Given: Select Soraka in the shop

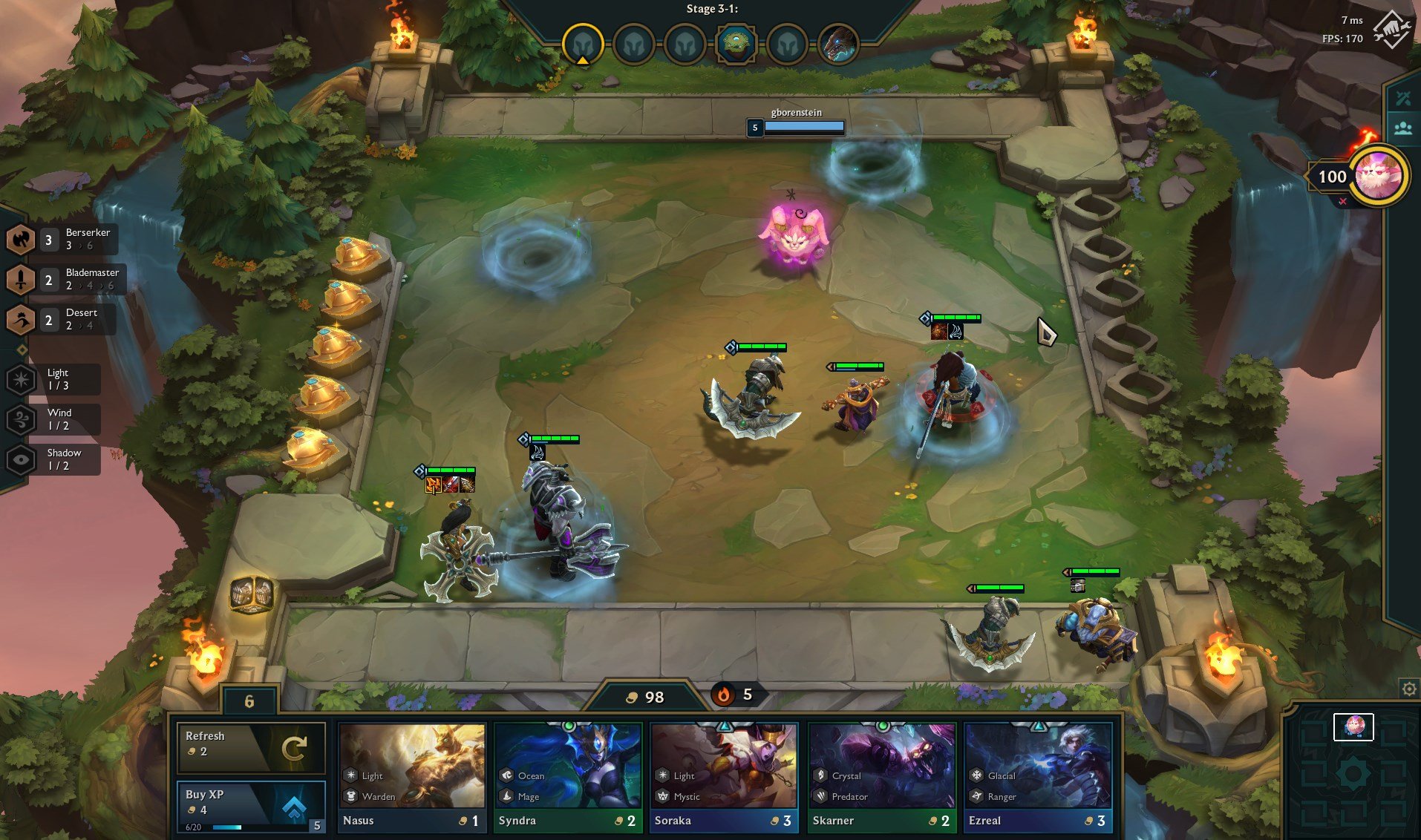Looking at the screenshot, I should tap(724, 777).
